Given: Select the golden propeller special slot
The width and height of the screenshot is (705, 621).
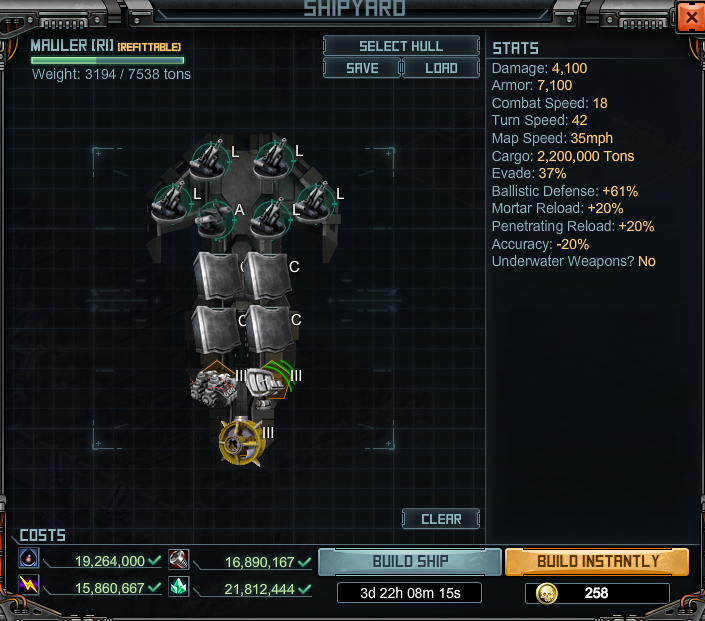Looking at the screenshot, I should [241, 441].
